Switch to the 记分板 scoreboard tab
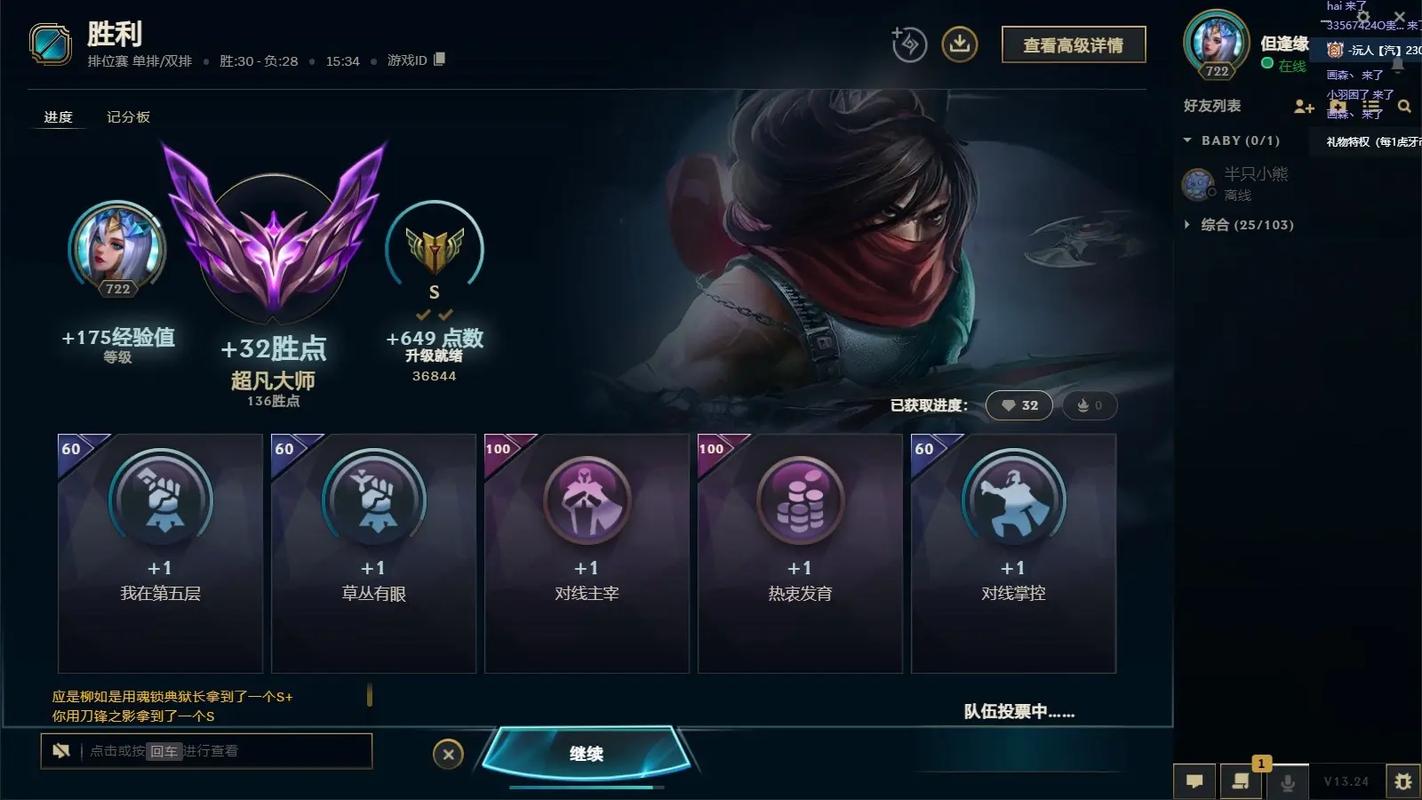This screenshot has width=1422, height=800. coord(128,117)
